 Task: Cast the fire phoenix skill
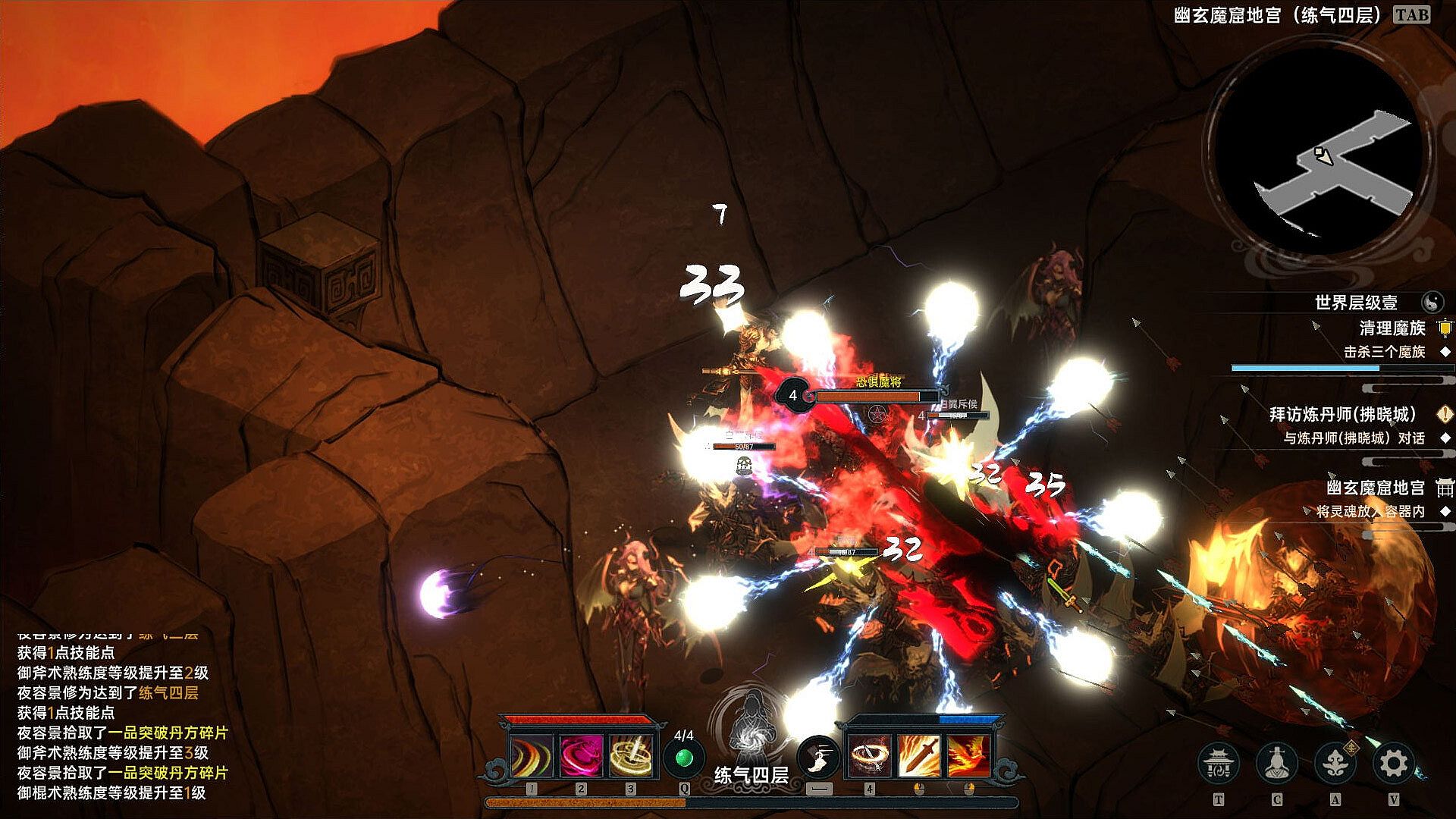coord(968,756)
